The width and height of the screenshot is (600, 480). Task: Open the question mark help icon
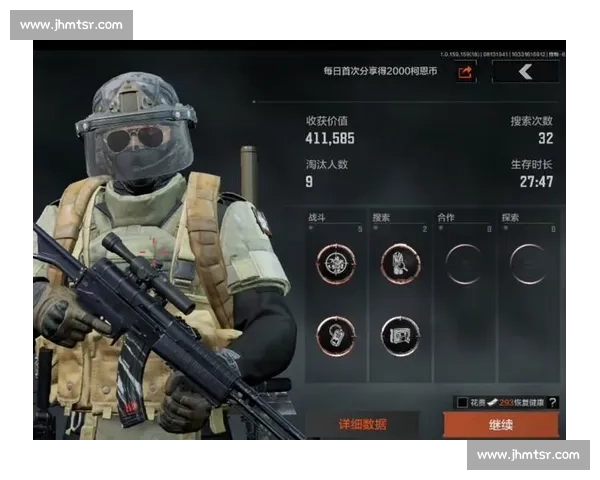(x=553, y=402)
